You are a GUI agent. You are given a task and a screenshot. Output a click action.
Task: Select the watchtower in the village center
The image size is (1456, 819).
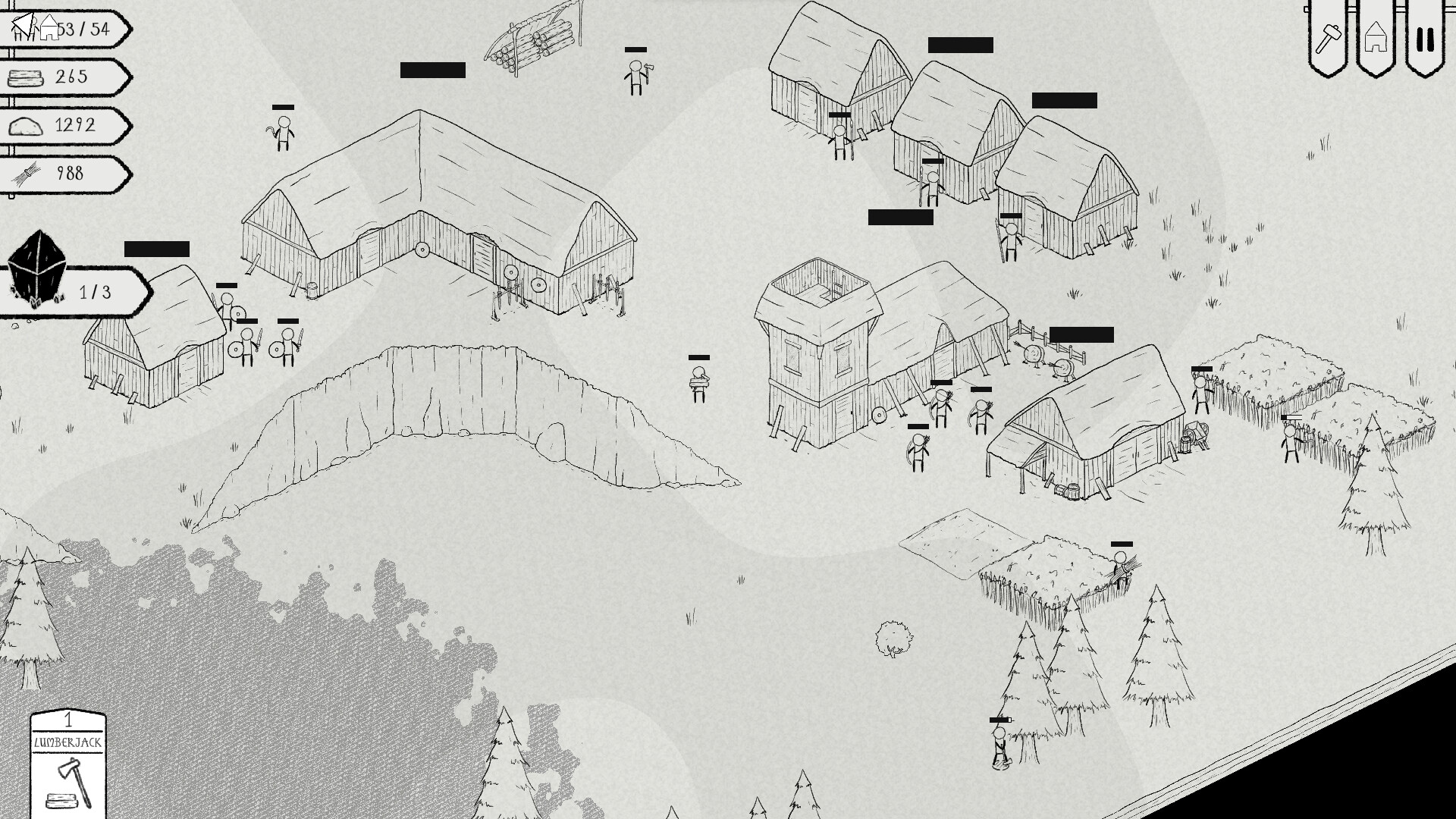pos(819,356)
